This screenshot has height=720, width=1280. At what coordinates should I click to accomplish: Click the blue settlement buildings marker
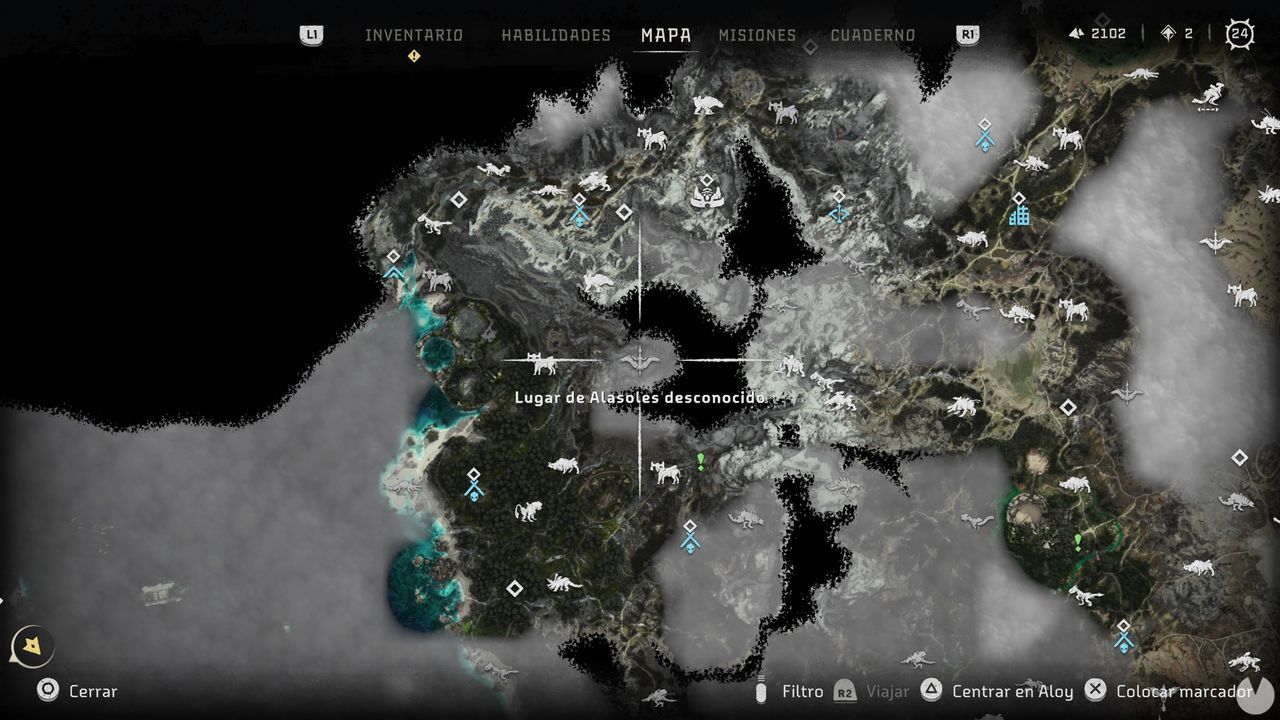pos(1019,214)
